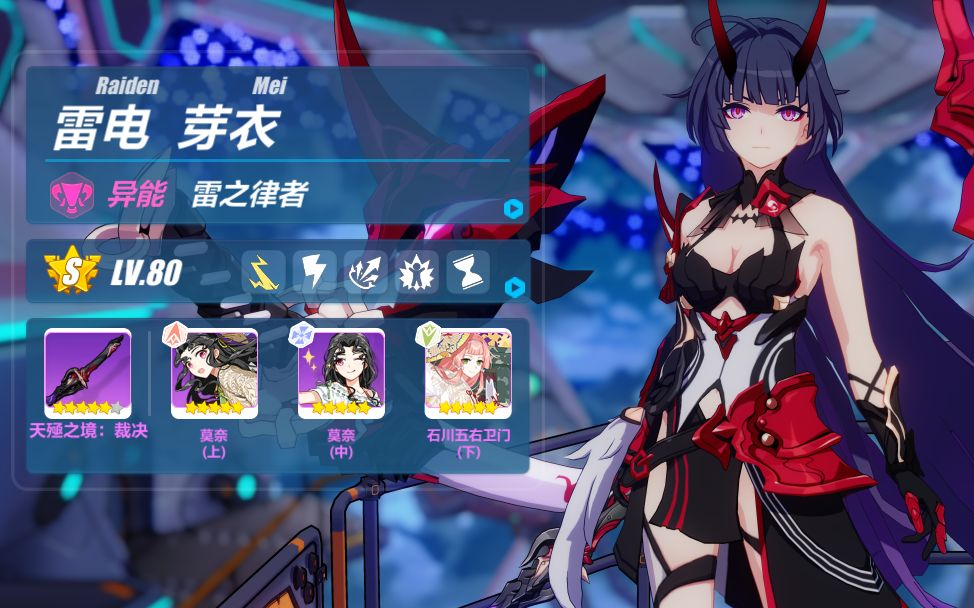
Task: Select the 莫奈 (中) stigmata slot
Action: click(x=341, y=373)
